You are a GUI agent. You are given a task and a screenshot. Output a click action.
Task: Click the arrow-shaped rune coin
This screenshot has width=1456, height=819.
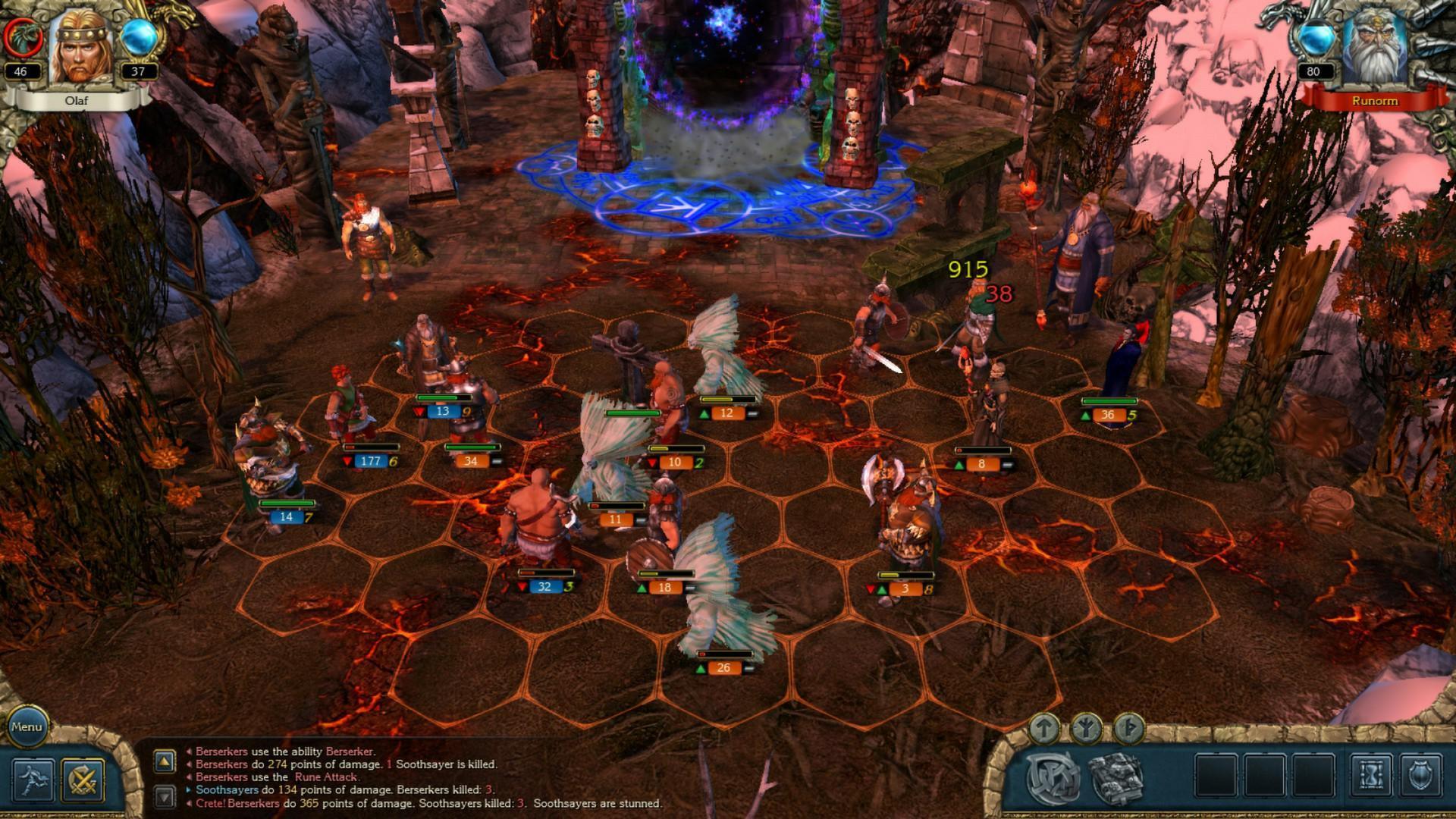1045,728
